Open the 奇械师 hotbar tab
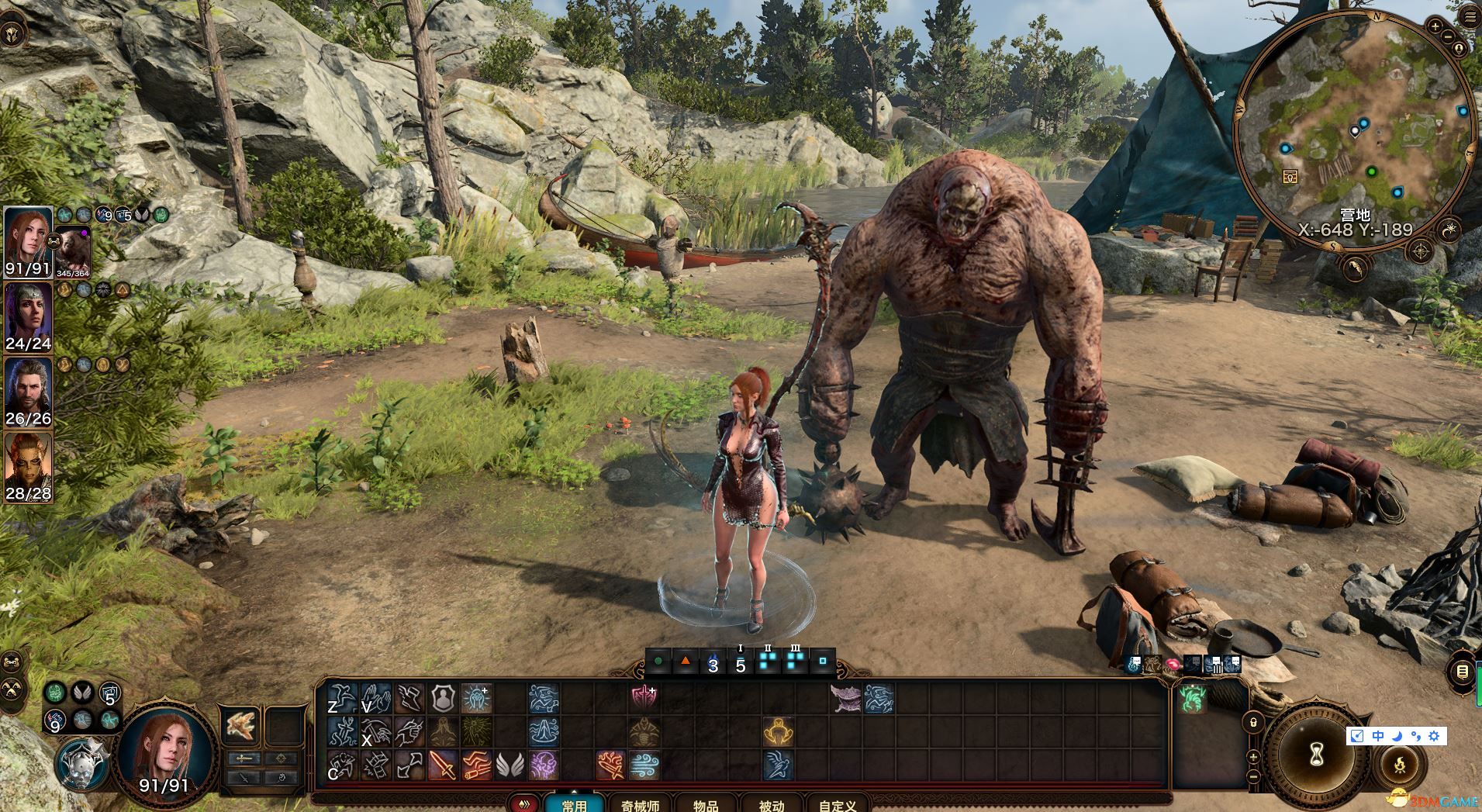 pyautogui.click(x=641, y=805)
